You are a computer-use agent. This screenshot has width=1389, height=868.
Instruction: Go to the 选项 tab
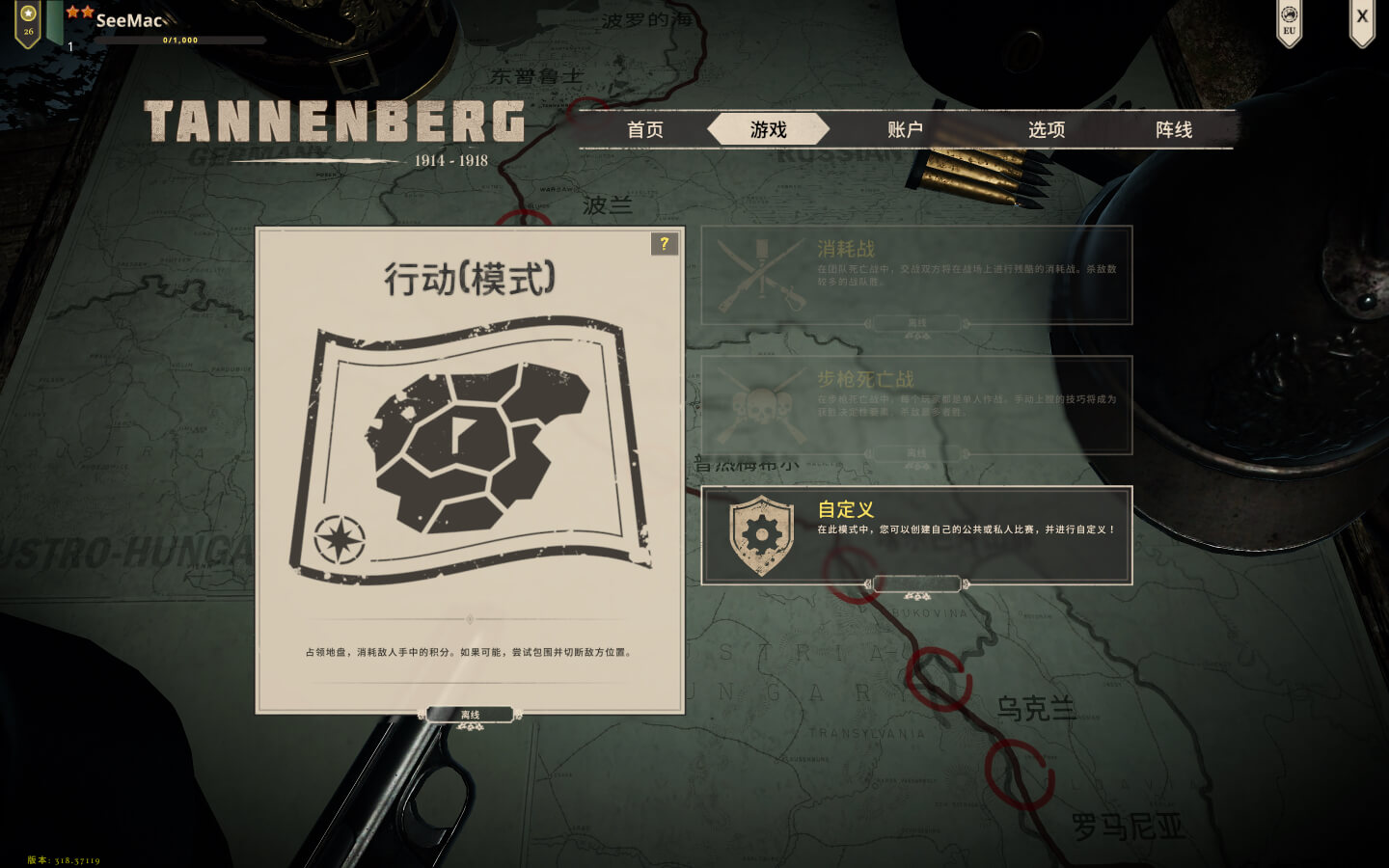click(1047, 130)
